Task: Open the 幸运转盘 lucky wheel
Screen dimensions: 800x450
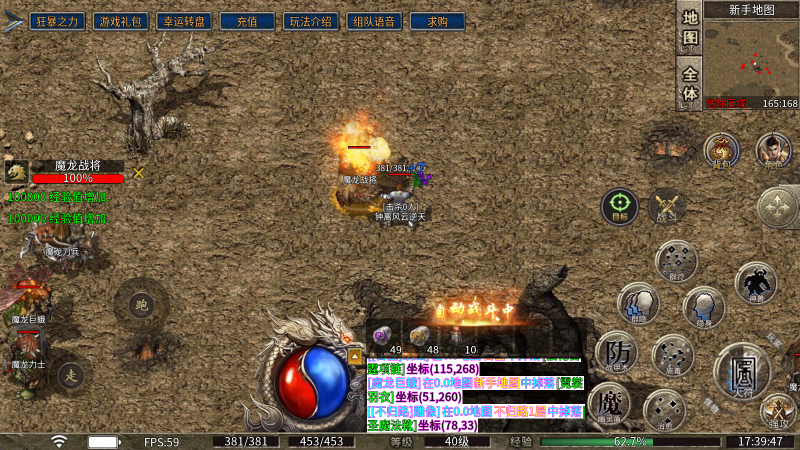Action: pyautogui.click(x=180, y=21)
